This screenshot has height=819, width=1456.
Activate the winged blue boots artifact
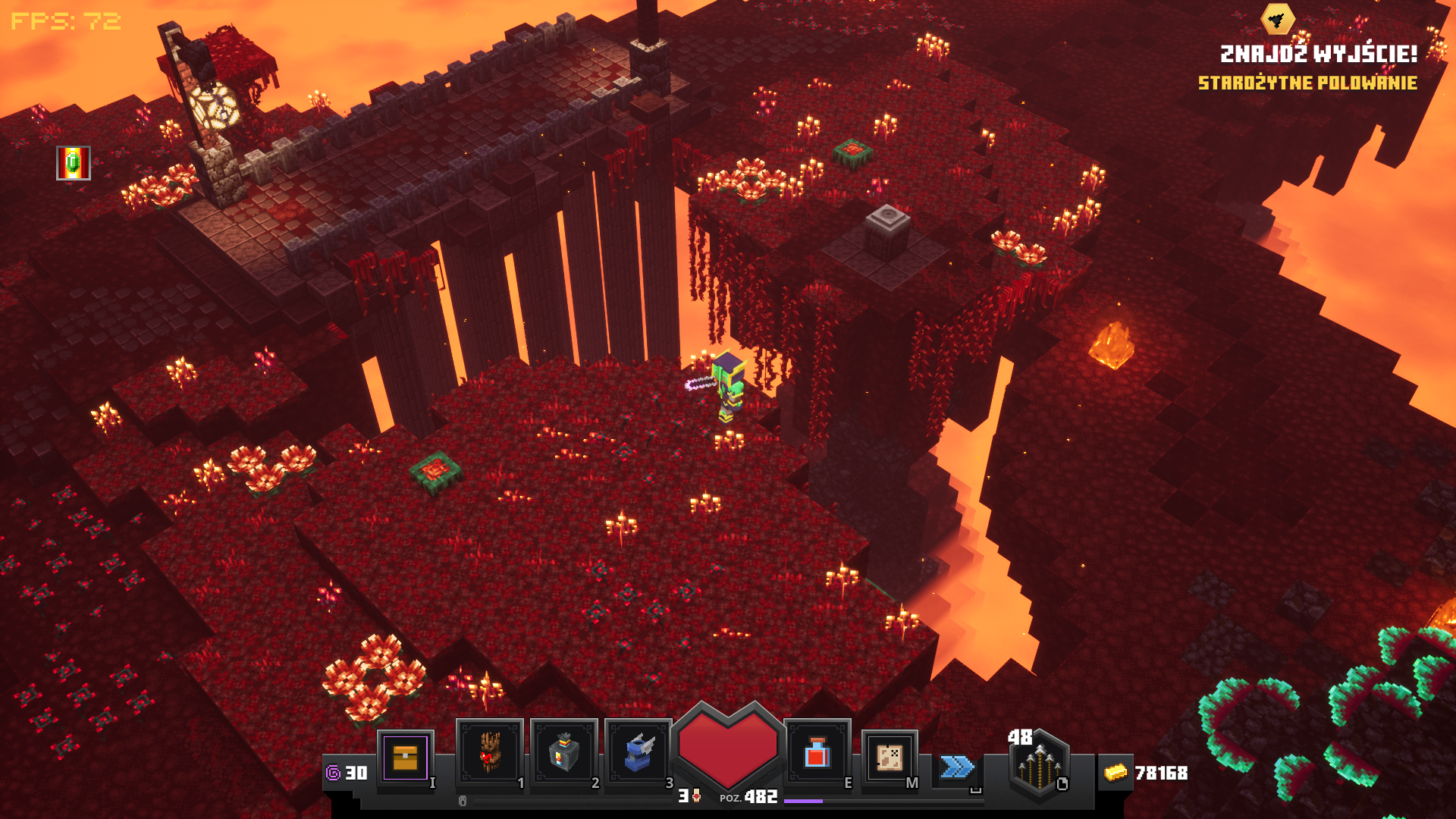638,753
